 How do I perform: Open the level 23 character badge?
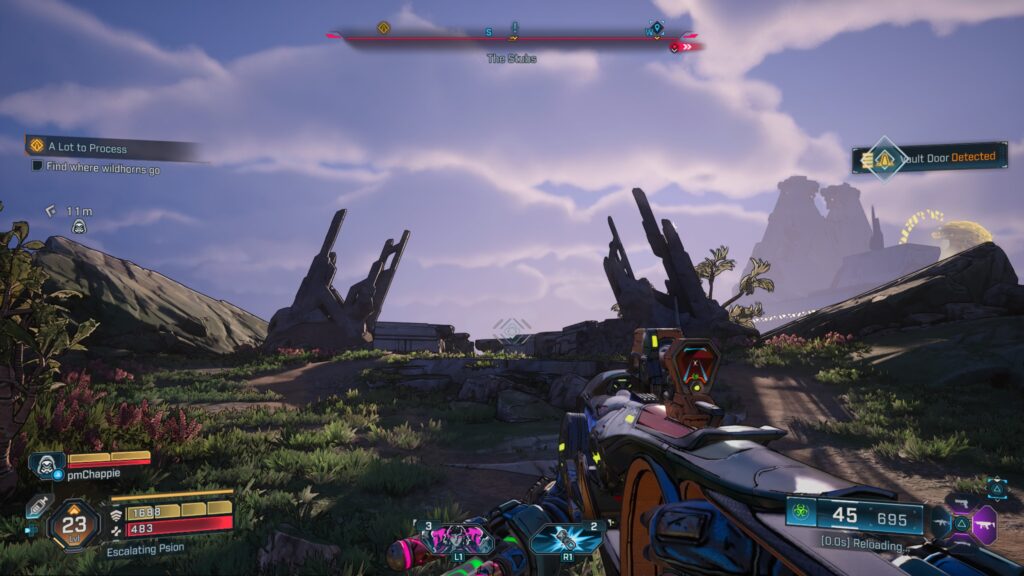coord(75,521)
